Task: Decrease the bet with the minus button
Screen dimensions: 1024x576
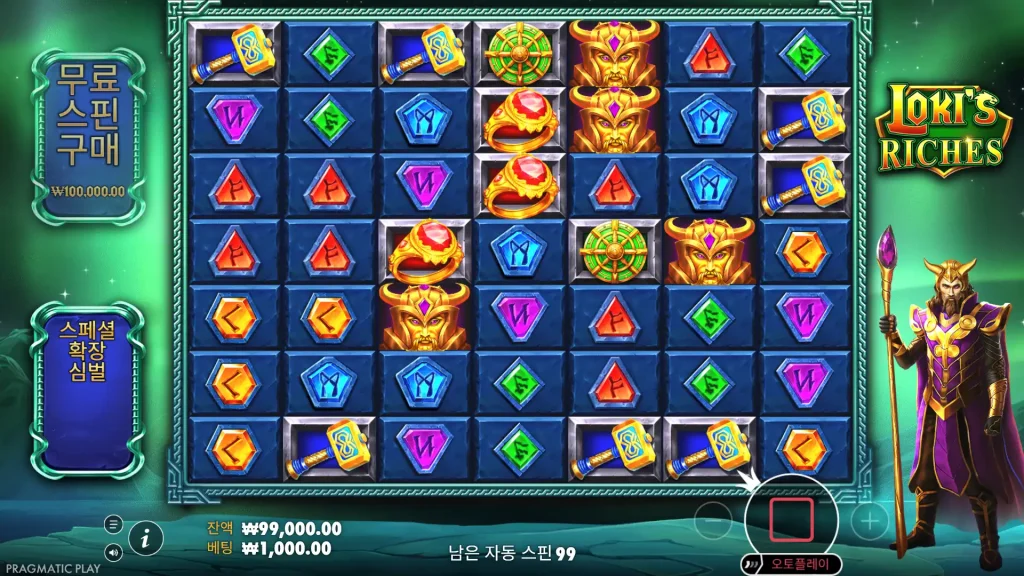Action: pyautogui.click(x=713, y=521)
